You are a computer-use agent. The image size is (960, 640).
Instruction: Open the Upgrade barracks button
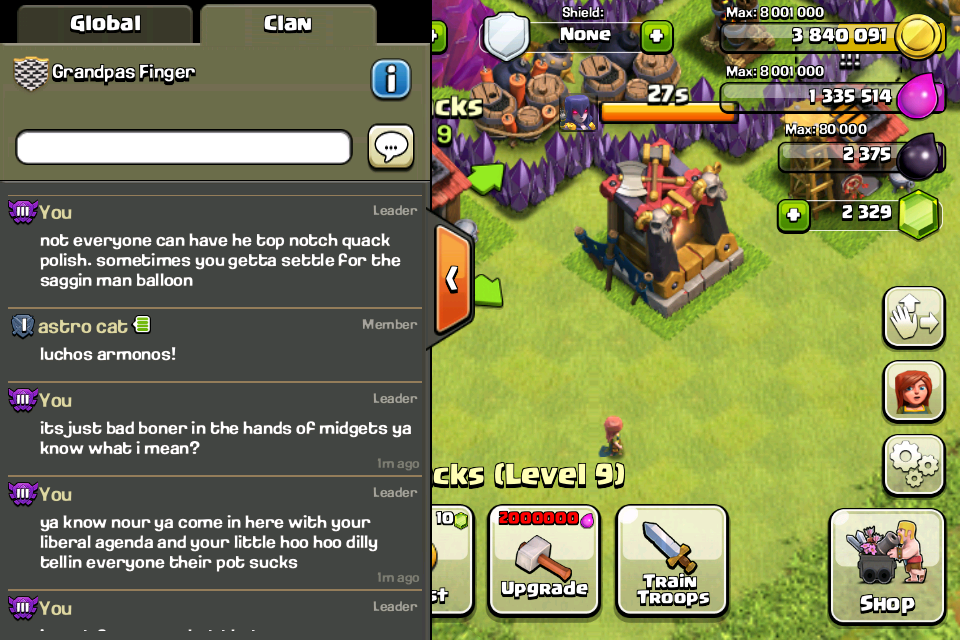click(x=543, y=560)
